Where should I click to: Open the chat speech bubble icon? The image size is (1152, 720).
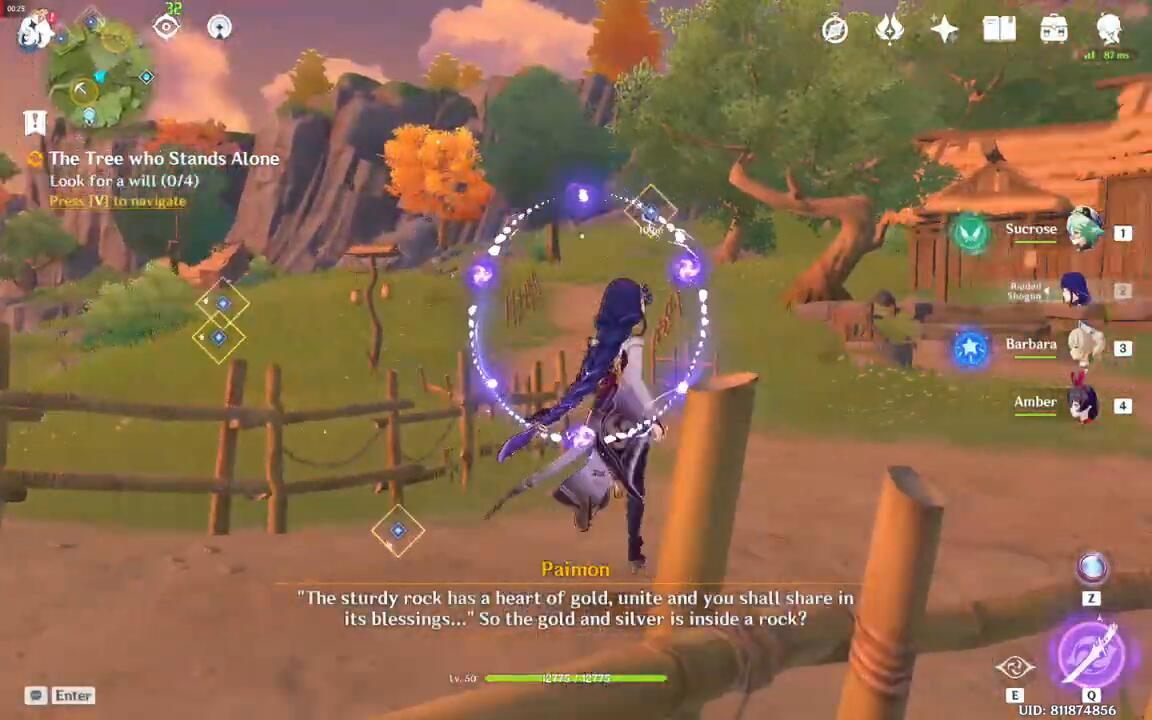click(37, 695)
